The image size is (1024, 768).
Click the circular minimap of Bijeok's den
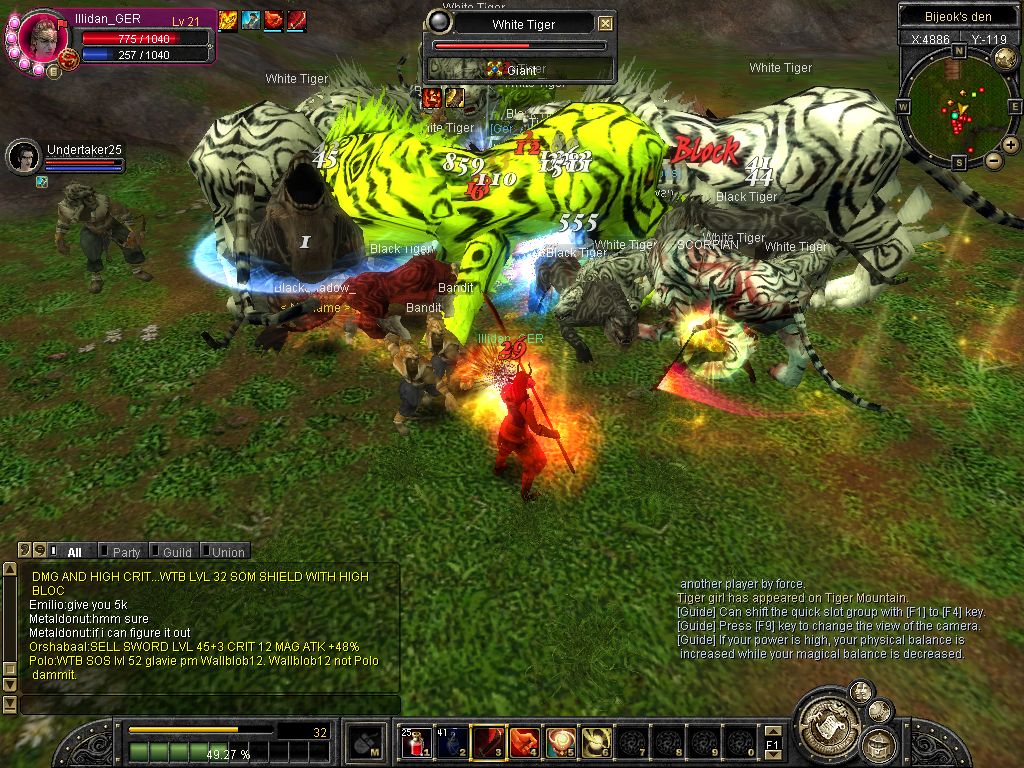click(x=958, y=107)
